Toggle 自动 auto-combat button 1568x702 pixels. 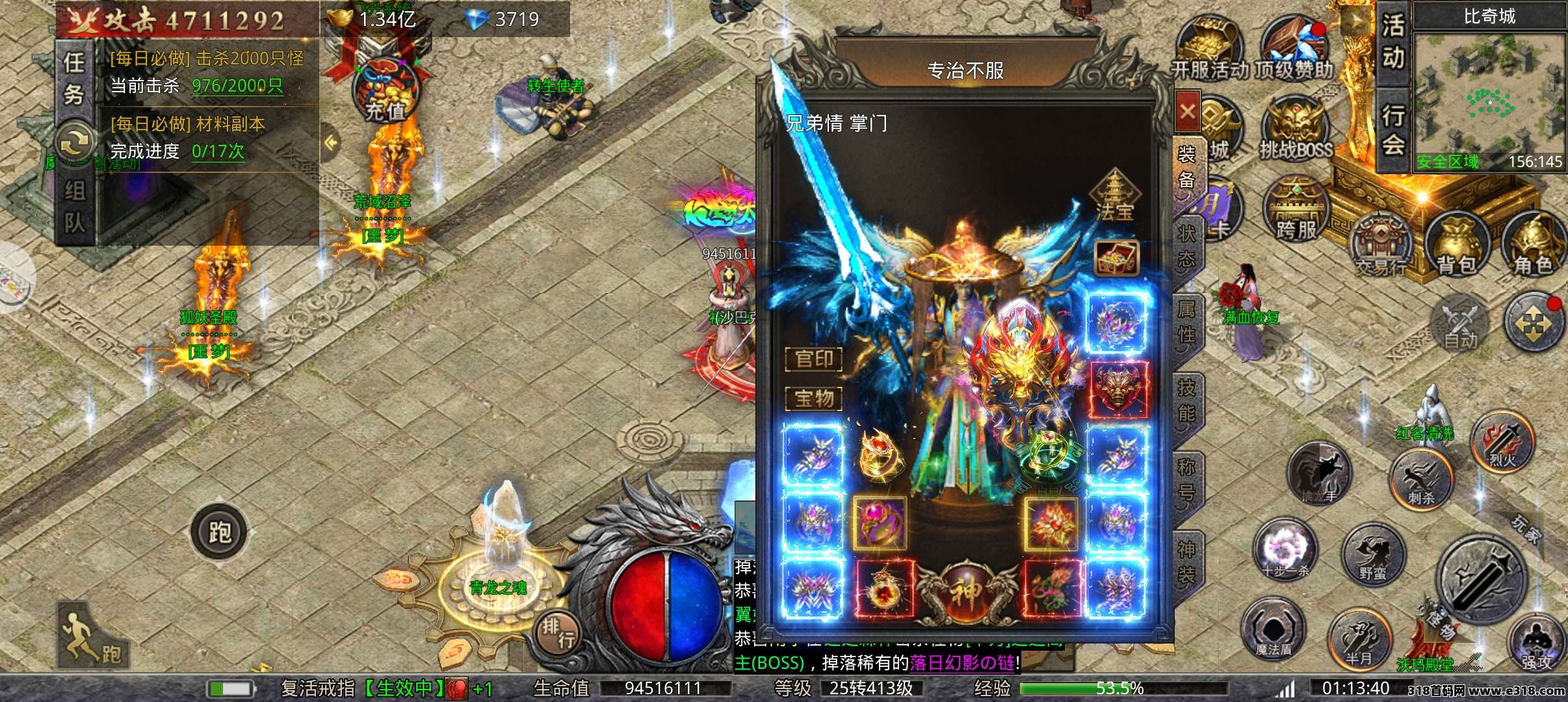click(x=1461, y=324)
